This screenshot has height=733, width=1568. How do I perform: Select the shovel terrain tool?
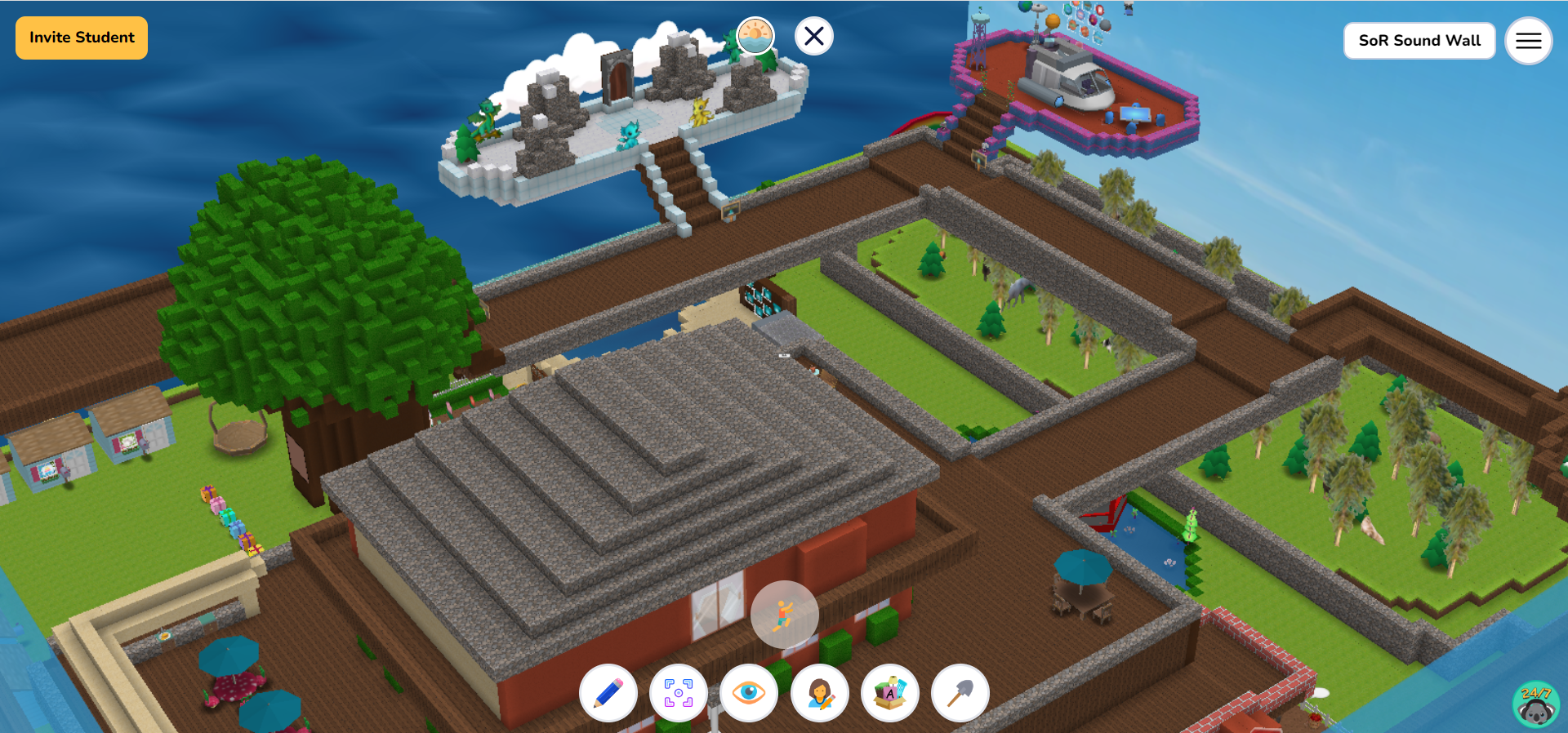click(961, 693)
